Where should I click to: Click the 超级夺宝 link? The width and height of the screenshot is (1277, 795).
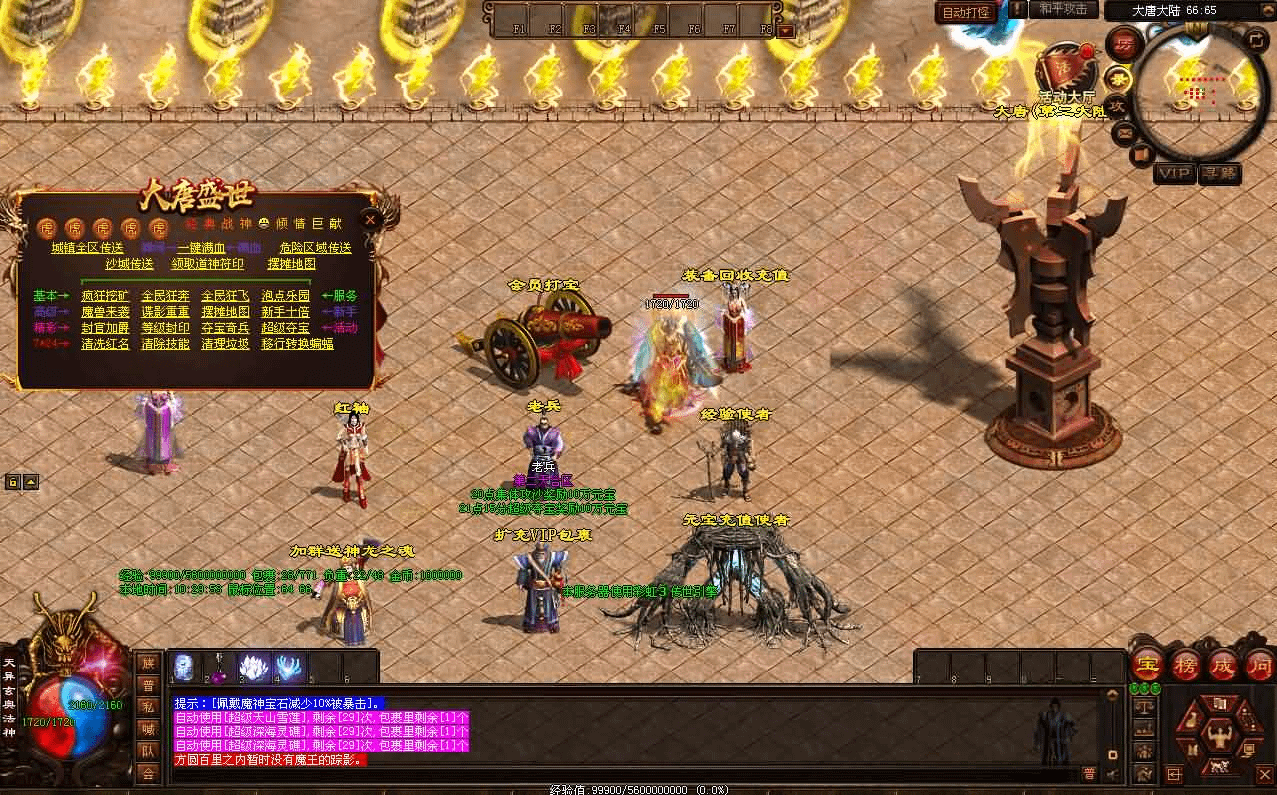point(286,328)
